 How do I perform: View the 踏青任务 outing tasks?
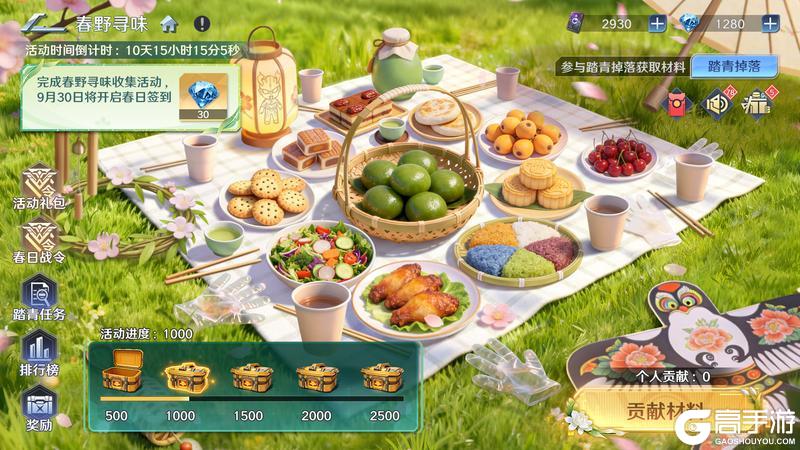44,298
